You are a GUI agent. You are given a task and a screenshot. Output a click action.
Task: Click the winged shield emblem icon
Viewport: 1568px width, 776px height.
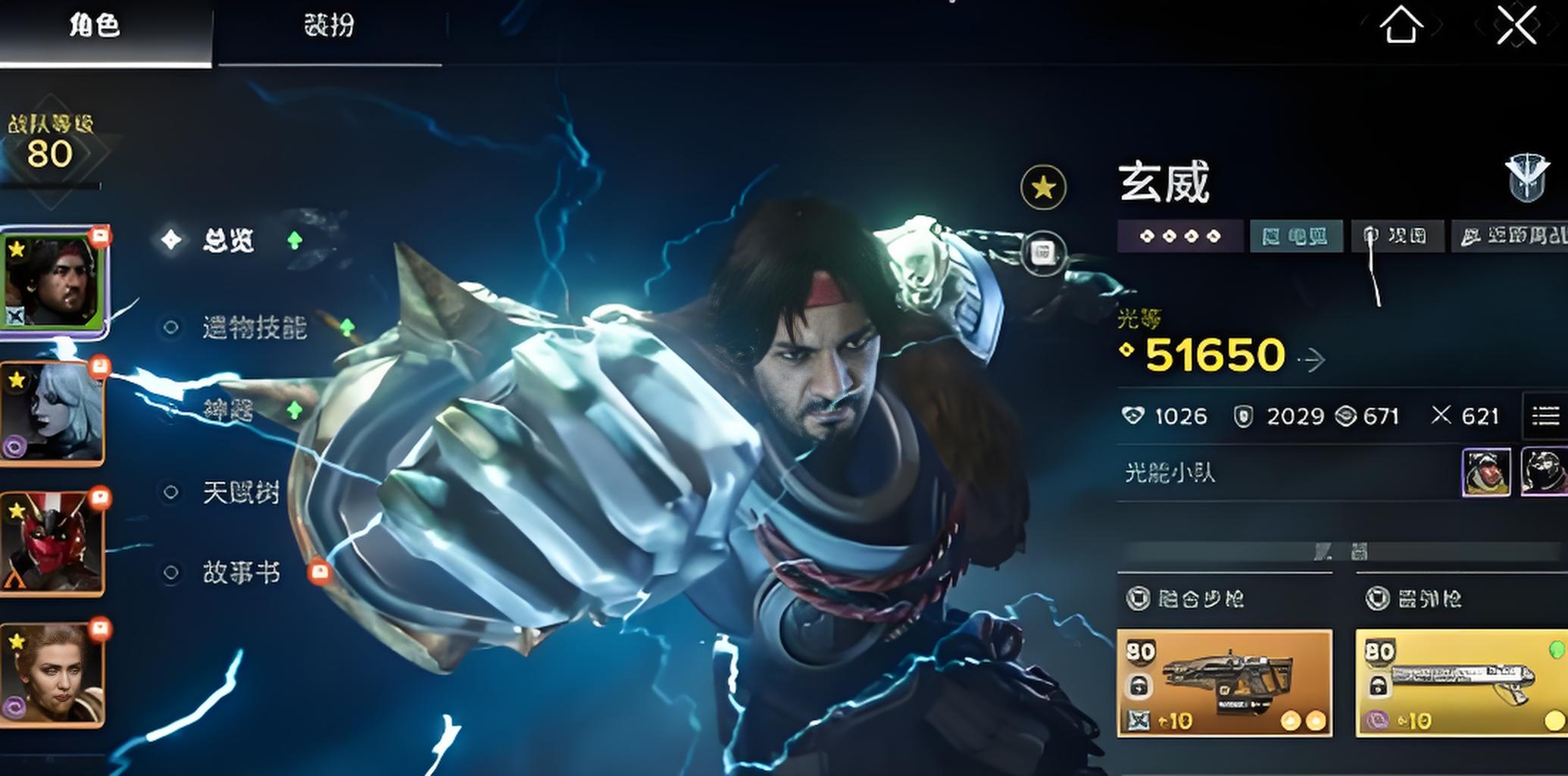pos(1526,177)
